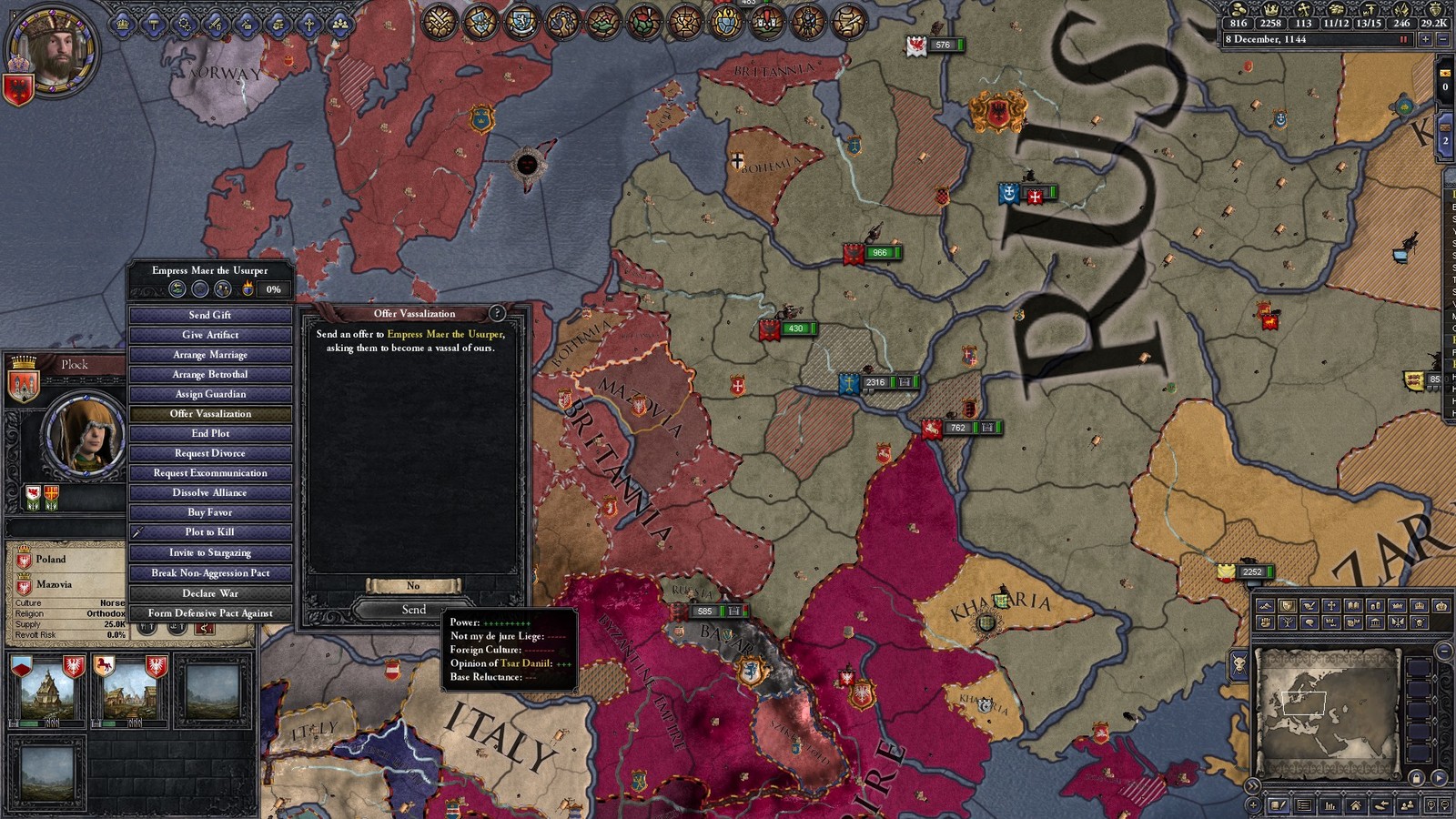Select Assign Guardian
The image size is (1456, 819).
coord(210,394)
